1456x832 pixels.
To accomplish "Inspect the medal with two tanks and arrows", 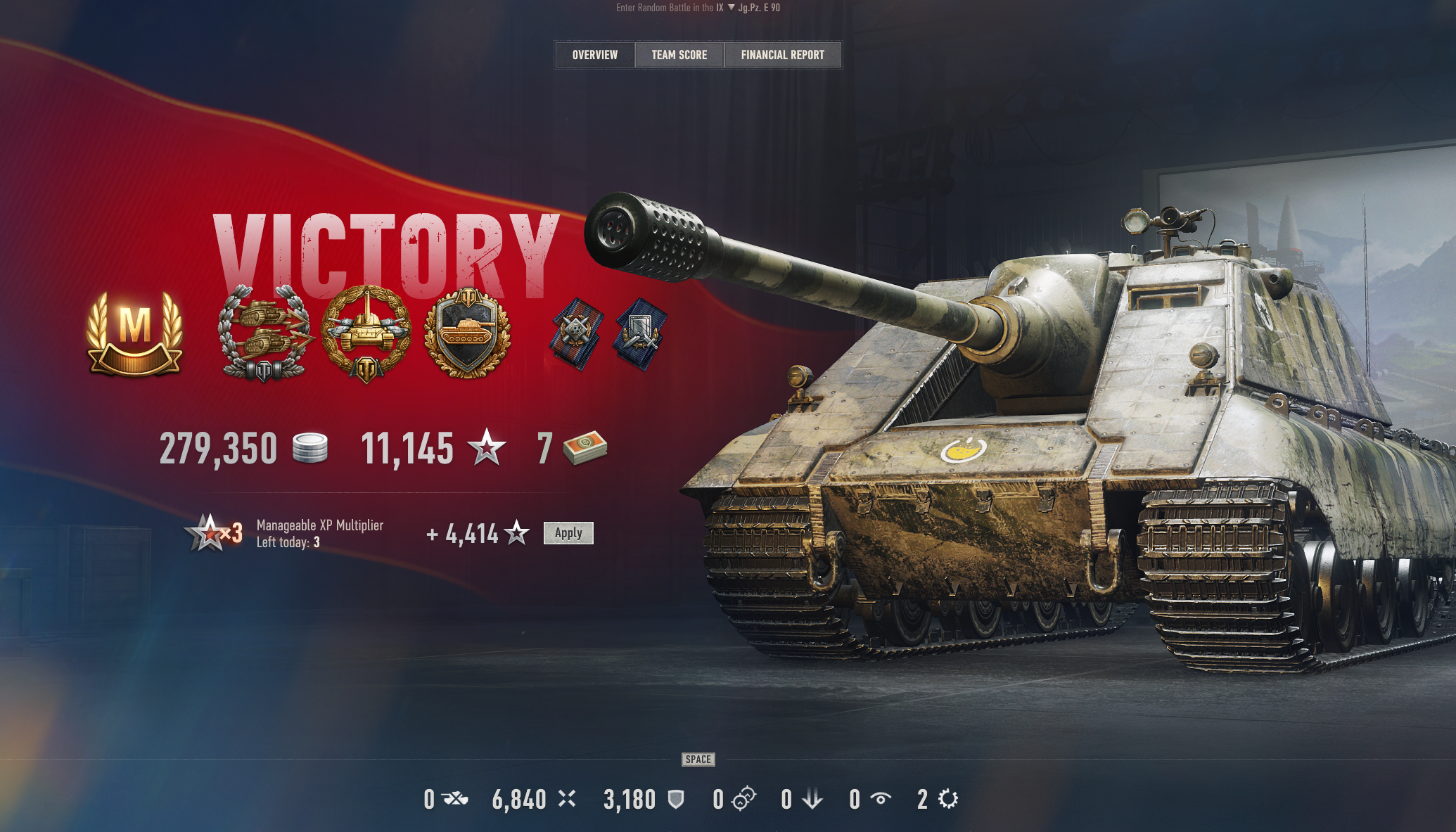I will 264,334.
